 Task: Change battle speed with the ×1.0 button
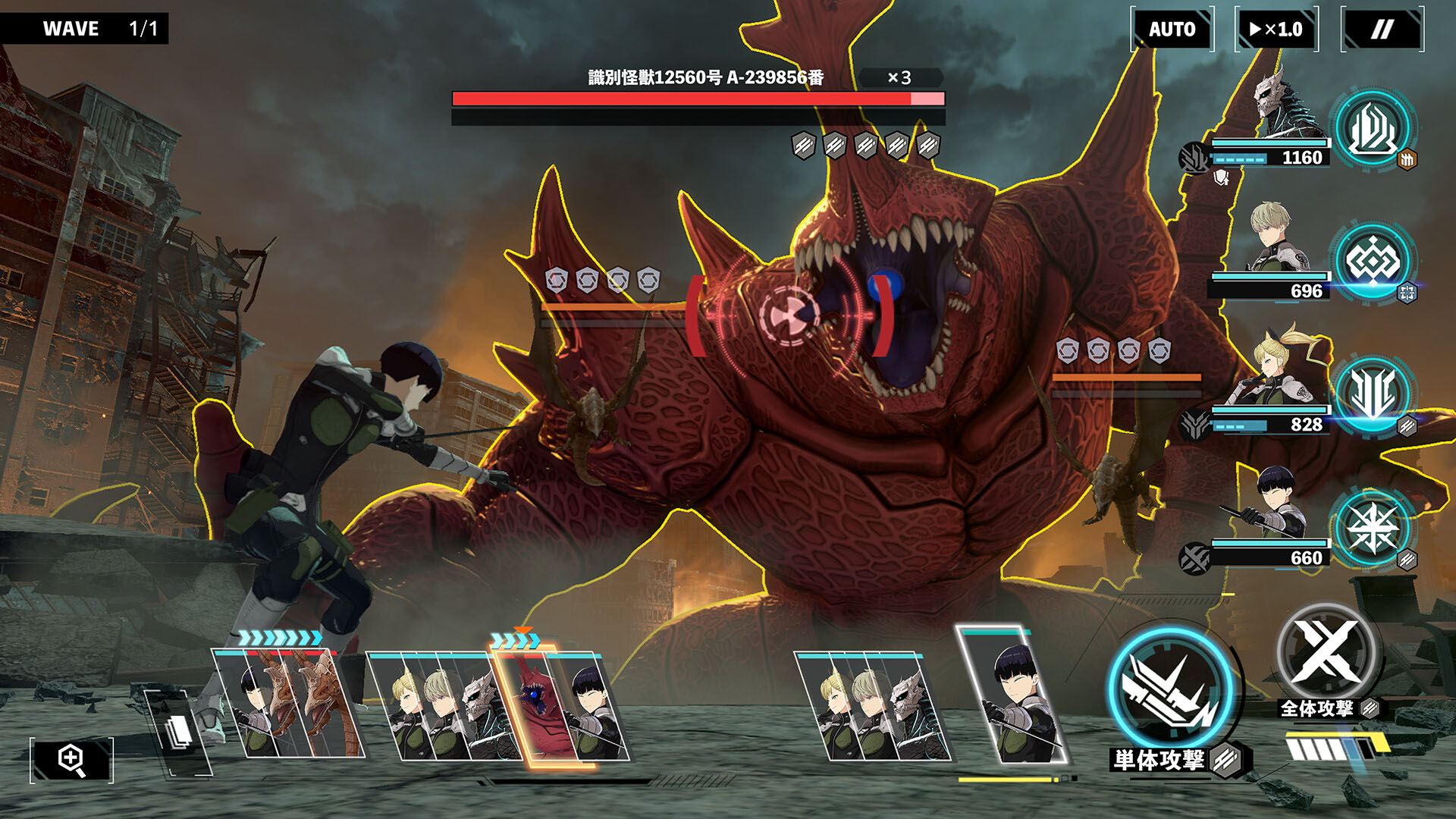pyautogui.click(x=1276, y=30)
